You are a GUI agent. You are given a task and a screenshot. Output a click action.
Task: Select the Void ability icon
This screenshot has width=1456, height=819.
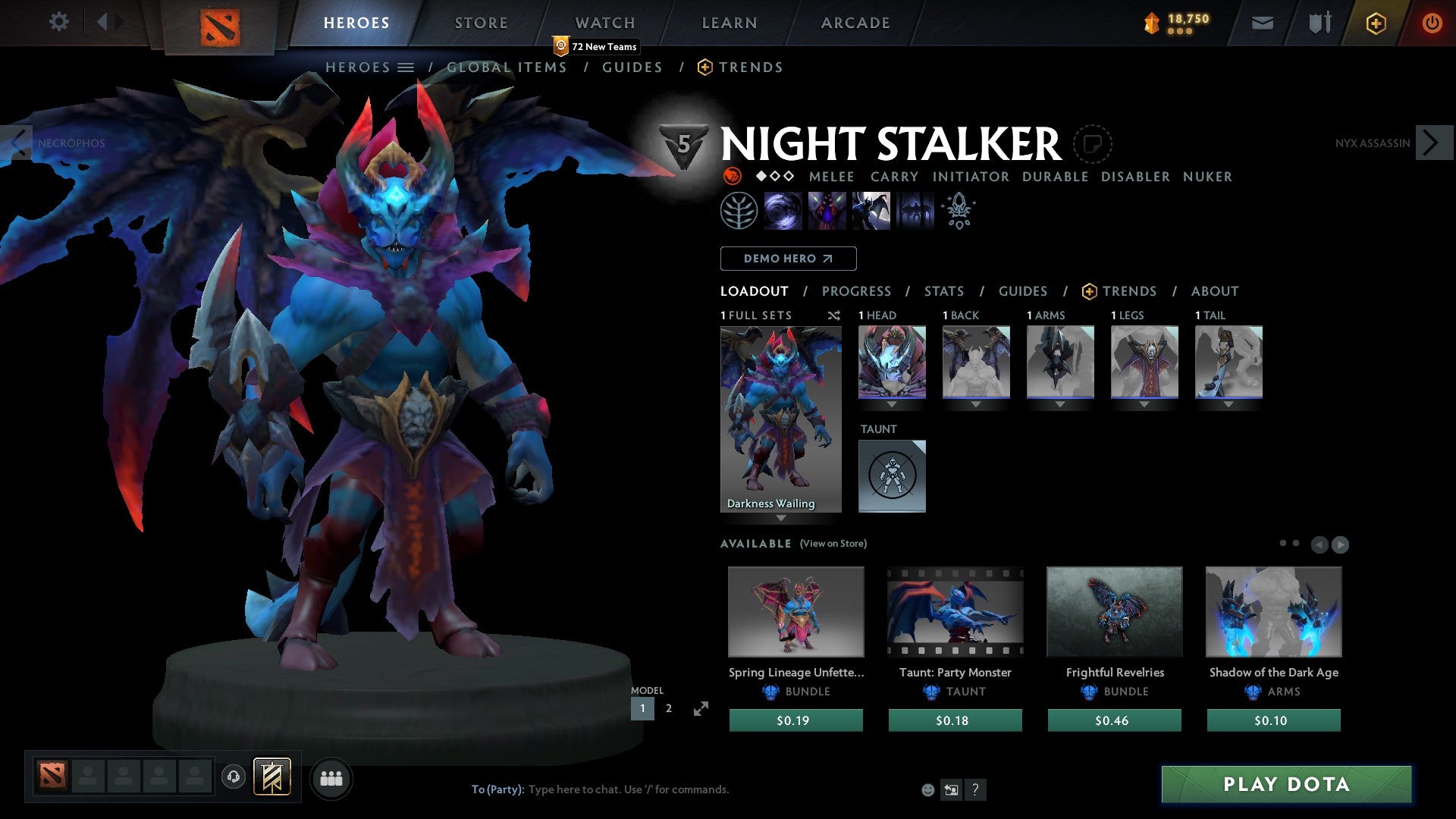783,211
